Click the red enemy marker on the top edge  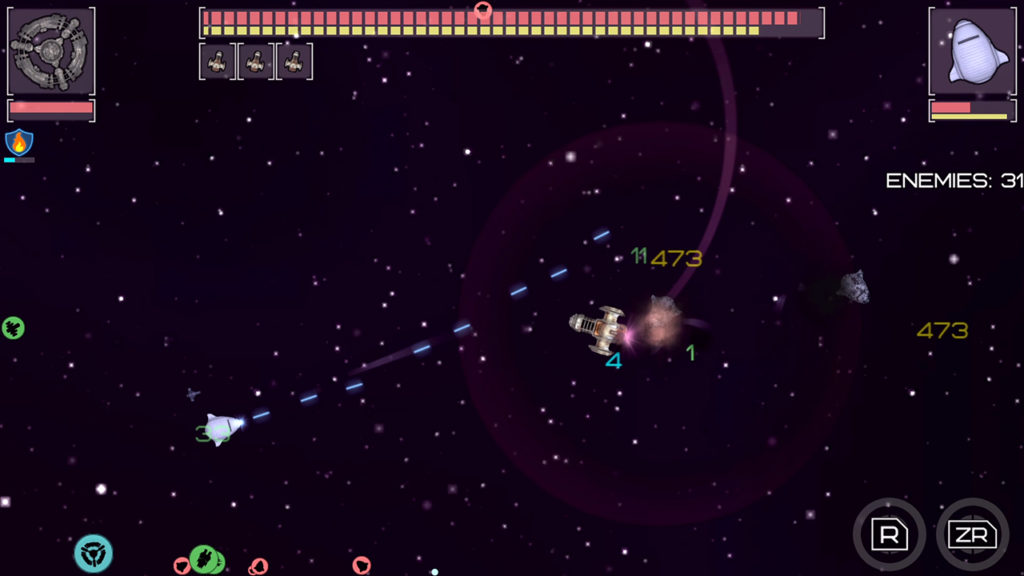483,10
